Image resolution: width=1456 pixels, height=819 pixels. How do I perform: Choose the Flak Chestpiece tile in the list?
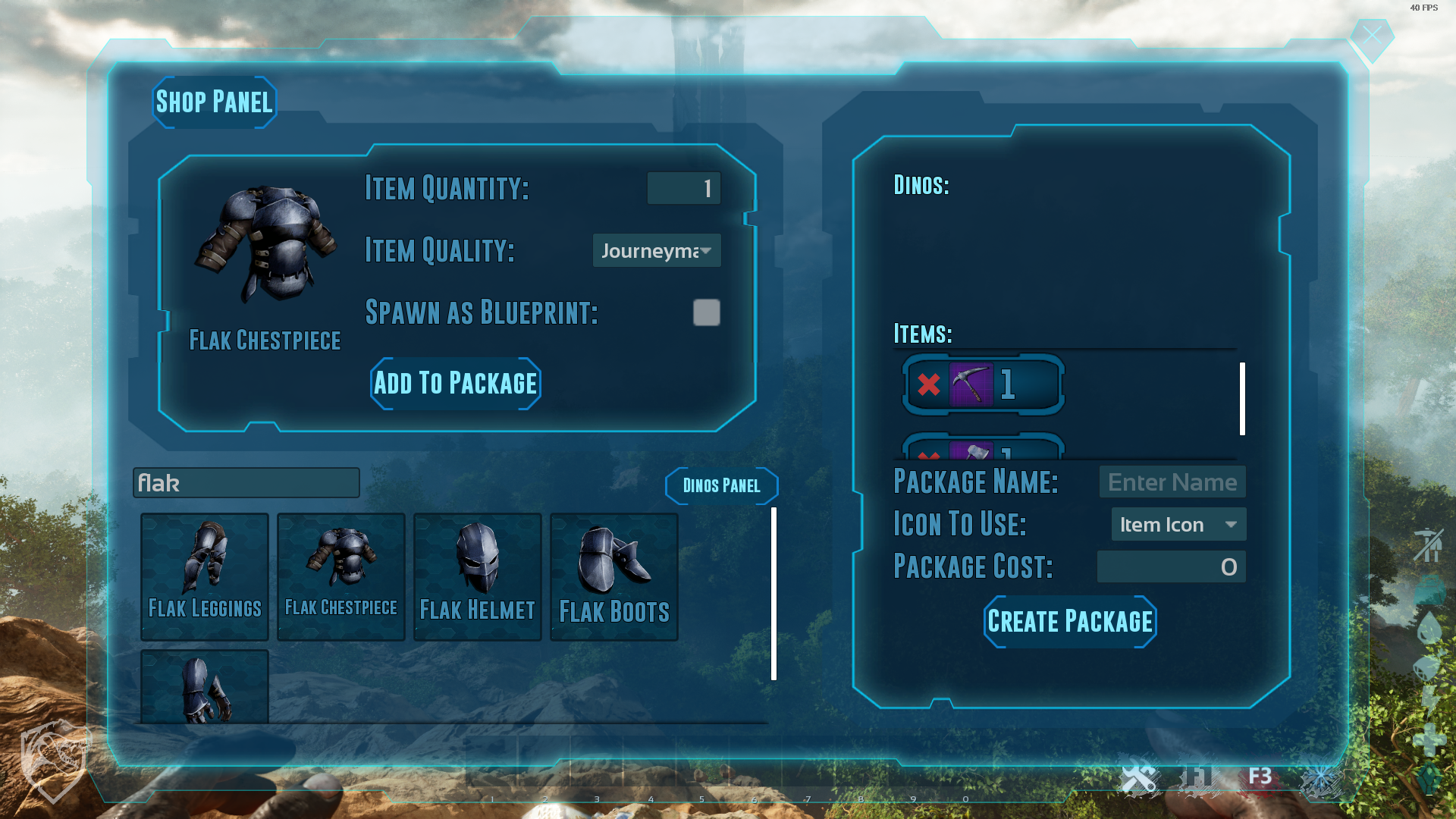coord(341,576)
